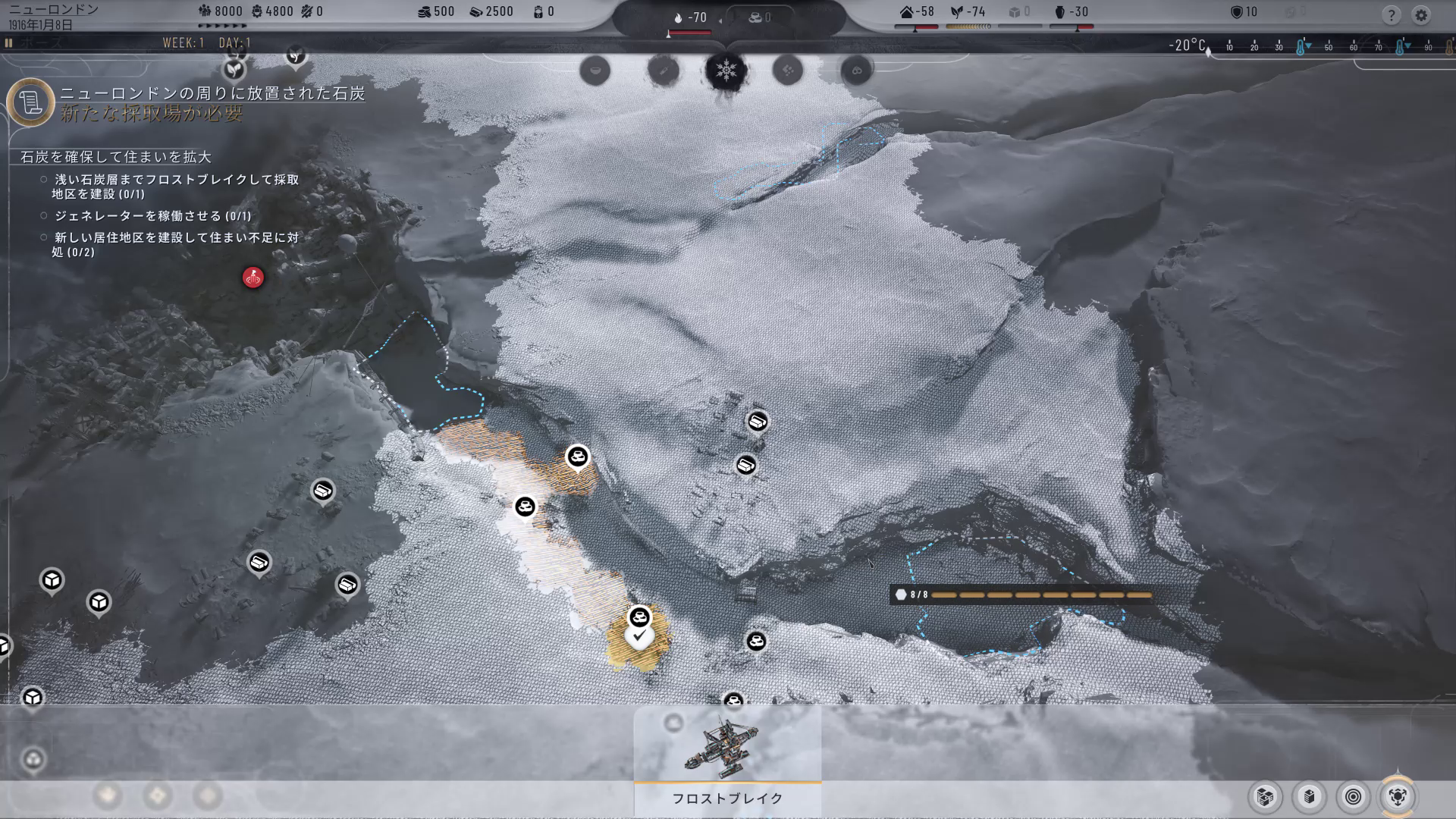Screen dimensions: 1456x819
Task: Open the single building construction button
Action: pyautogui.click(x=1310, y=796)
